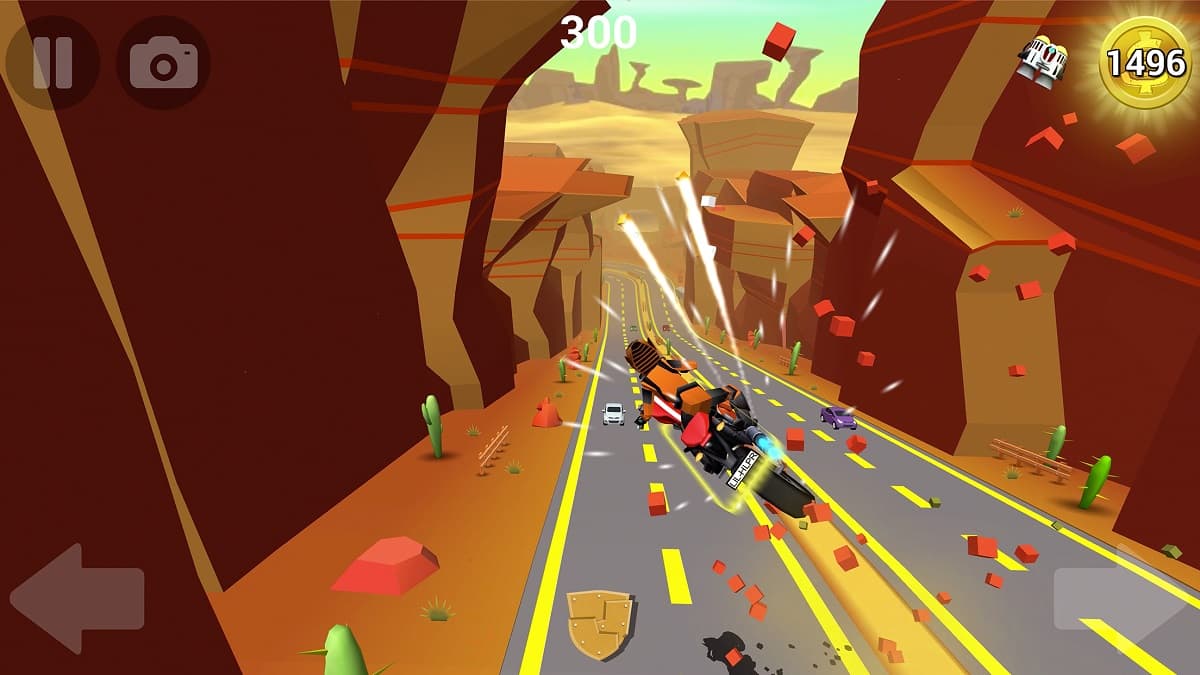Pause the game
This screenshot has height=675, width=1200.
(x=52, y=62)
